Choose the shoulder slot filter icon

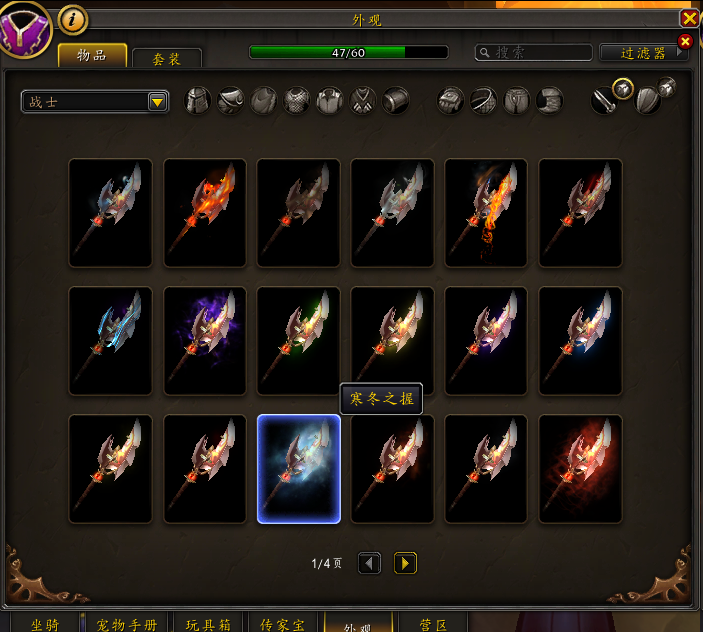(231, 101)
